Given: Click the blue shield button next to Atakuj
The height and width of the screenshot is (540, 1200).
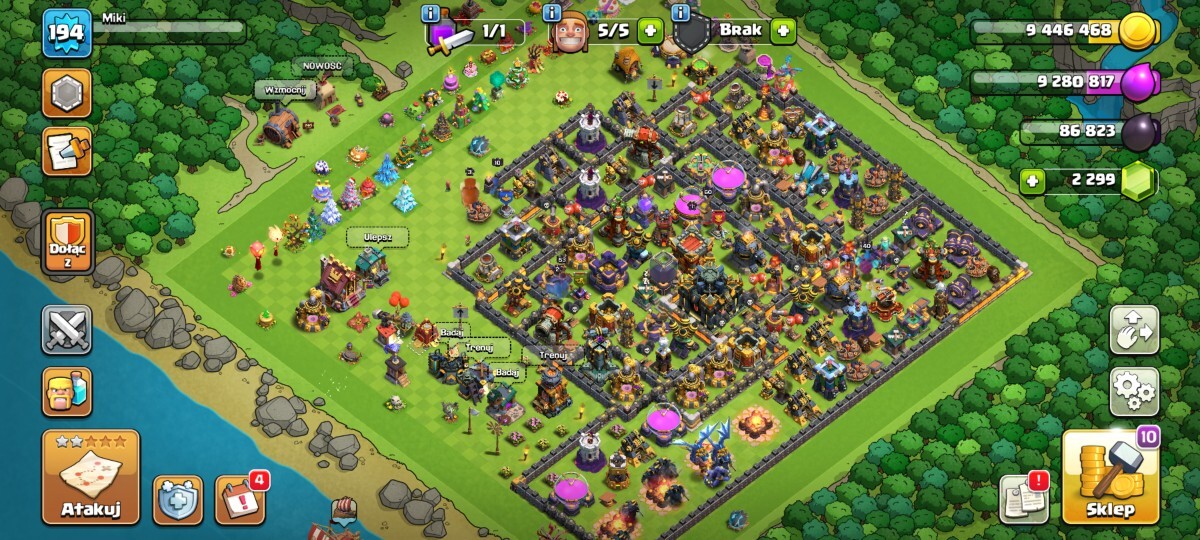Looking at the screenshot, I should coord(177,499).
